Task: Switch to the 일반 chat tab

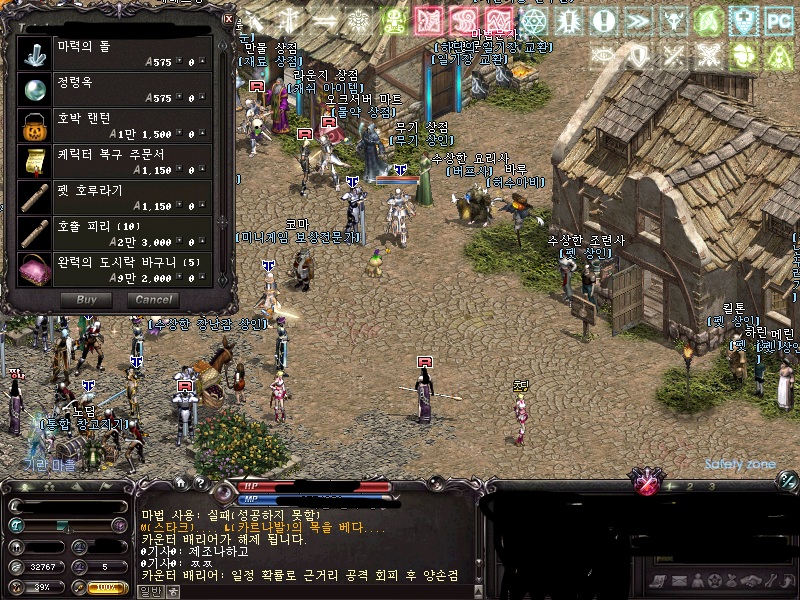Action: 148,591
